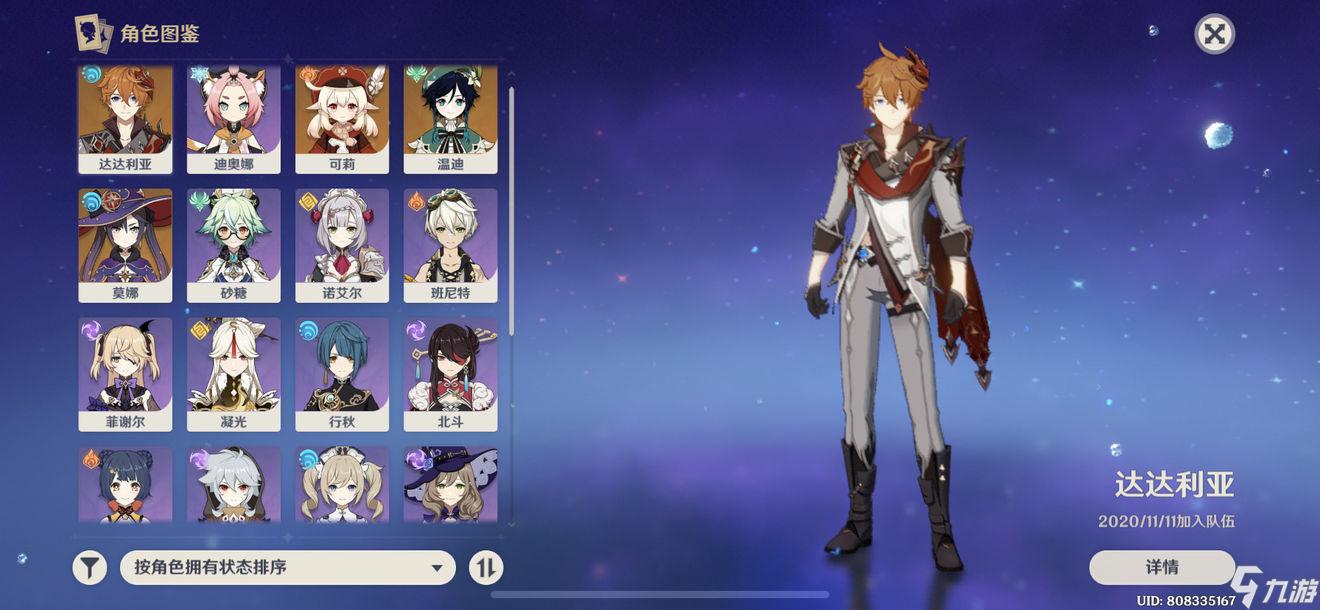Close the character archive screen

click(1214, 34)
